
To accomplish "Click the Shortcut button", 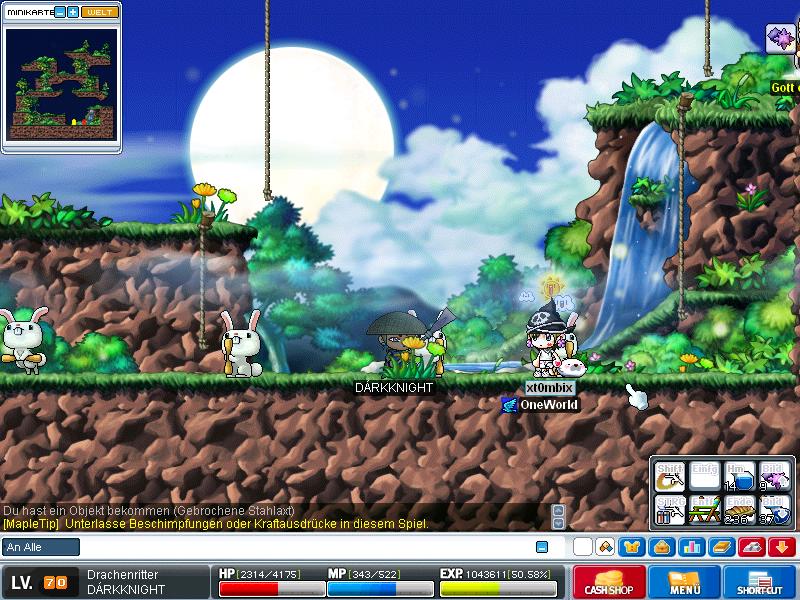I will 760,583.
